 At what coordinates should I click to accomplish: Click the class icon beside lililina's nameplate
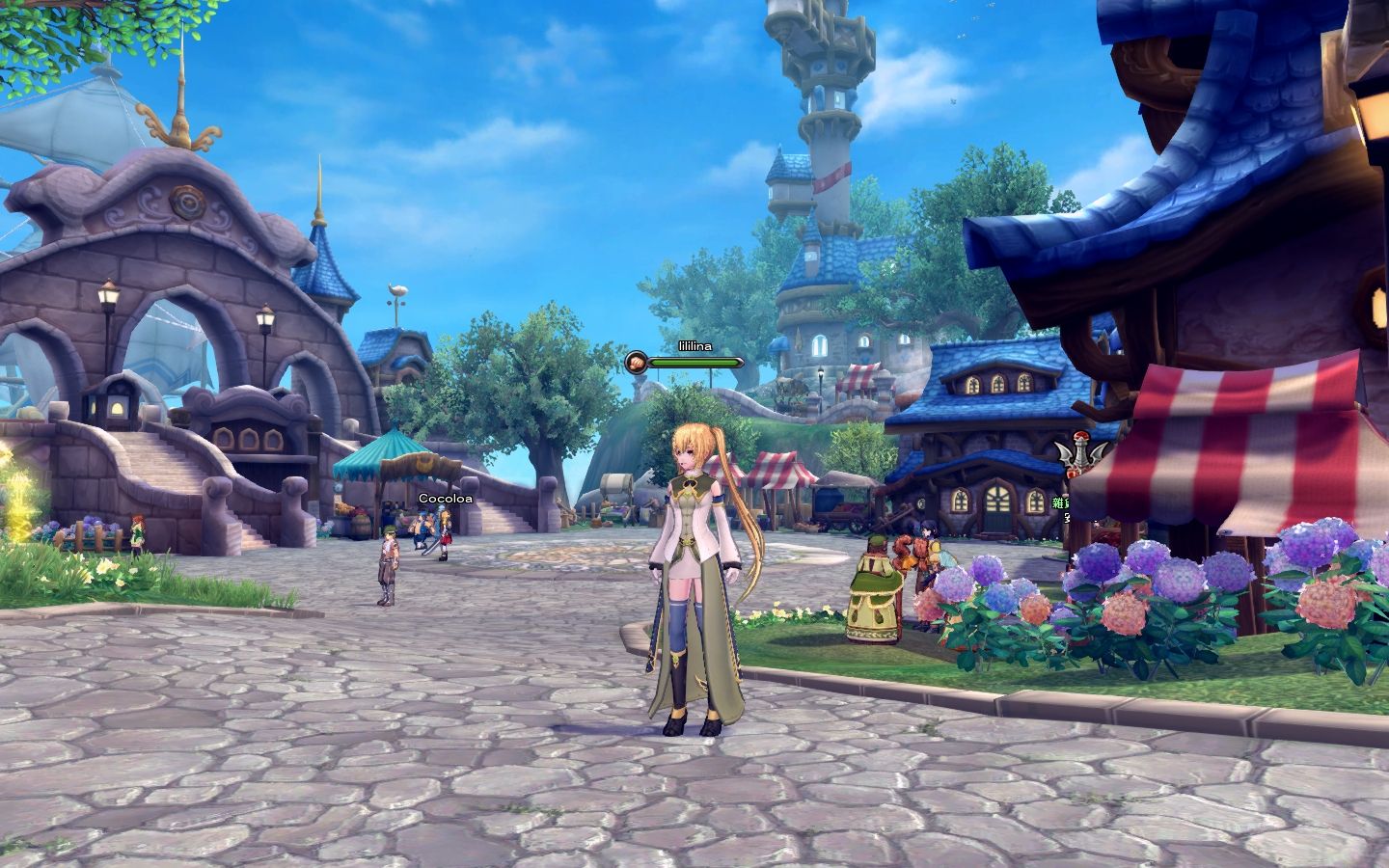(636, 363)
